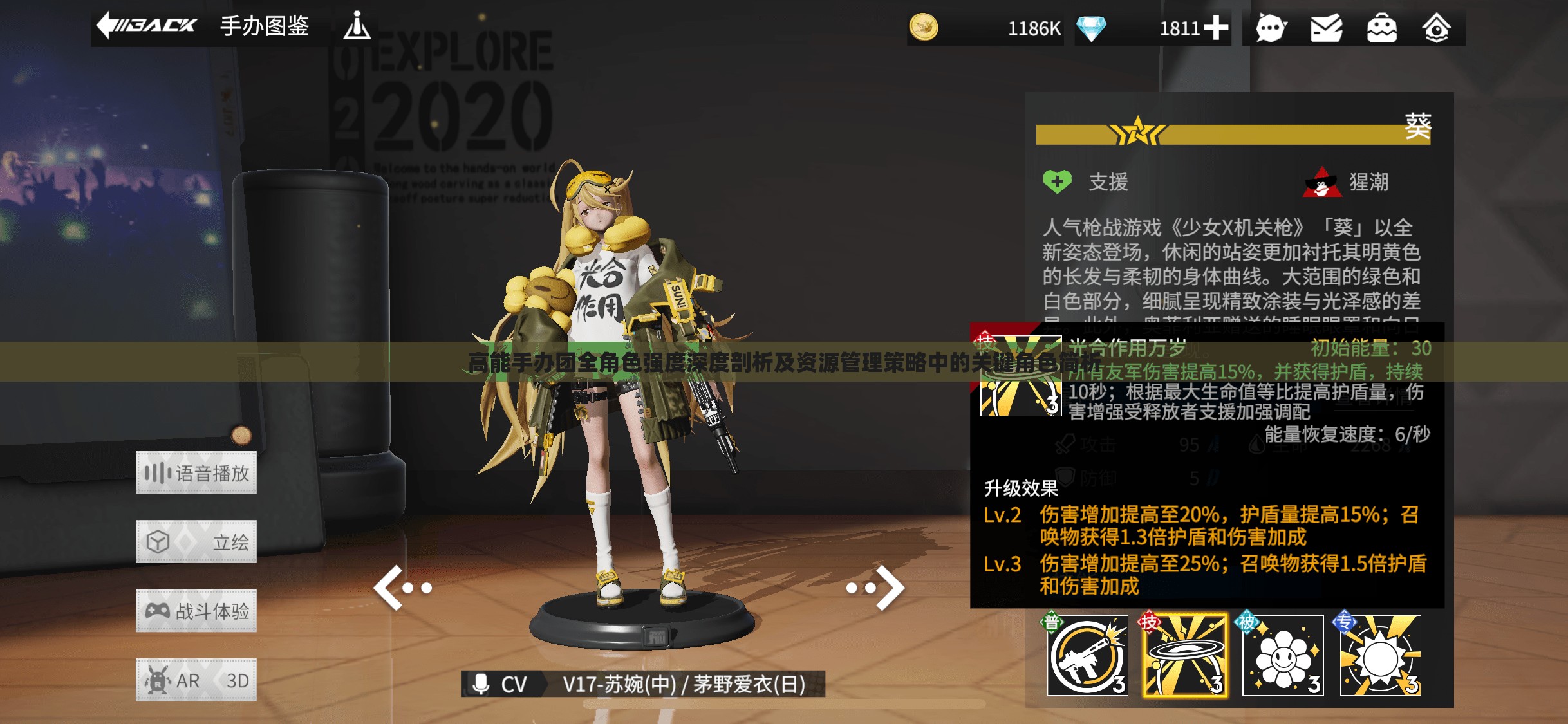The height and width of the screenshot is (724, 1568).
Task: Click the blue diamond currency icon
Action: 1091,28
